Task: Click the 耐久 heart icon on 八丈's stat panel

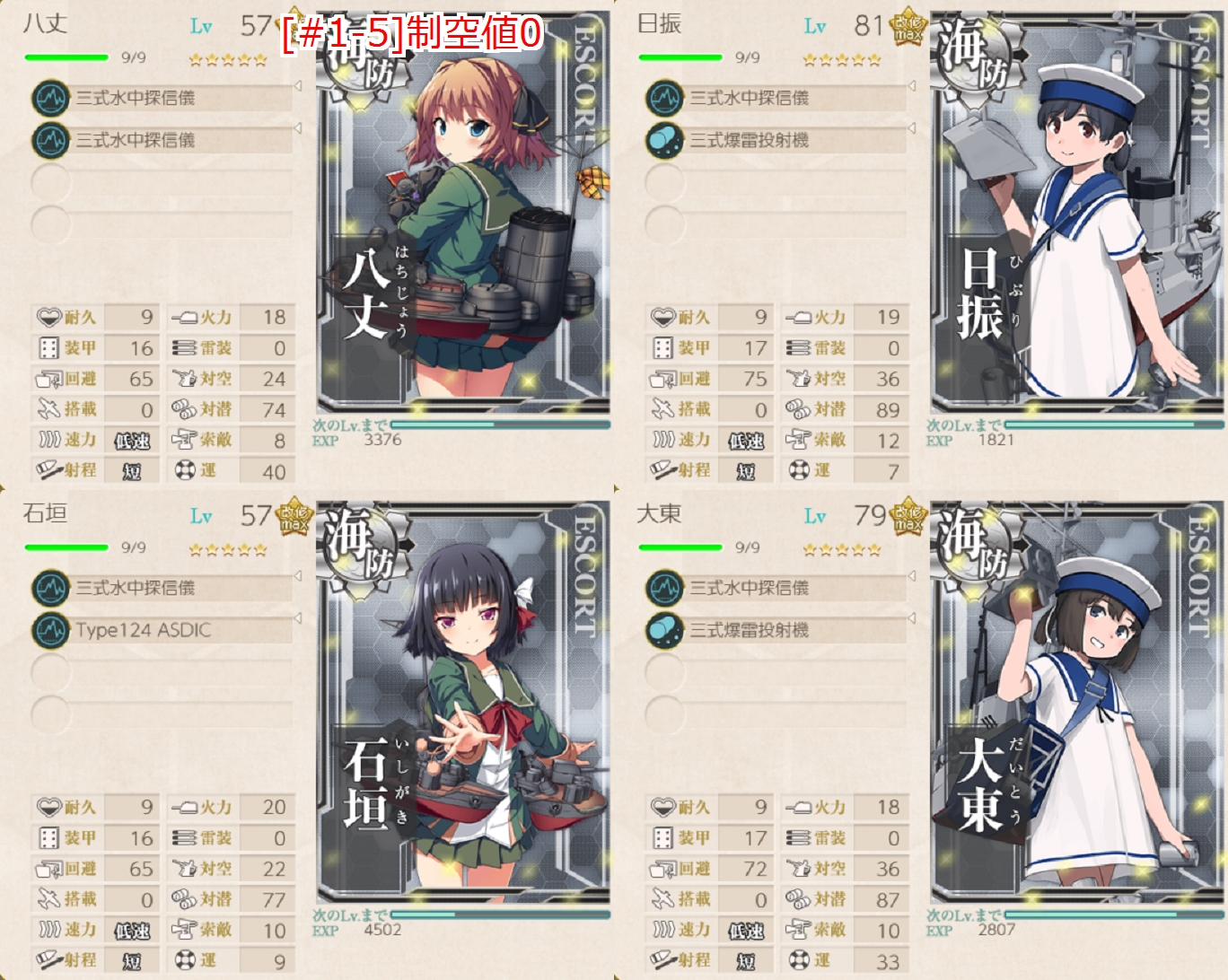Action: click(x=50, y=317)
